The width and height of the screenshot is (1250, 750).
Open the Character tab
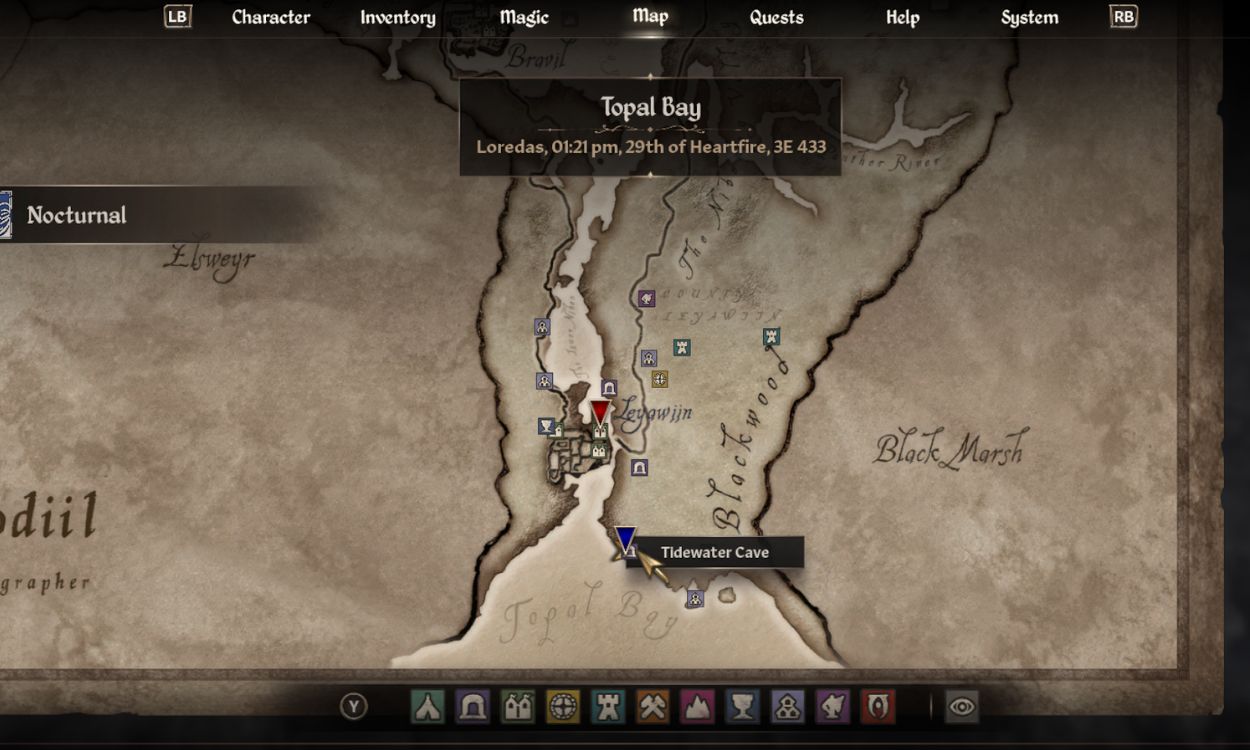tap(270, 17)
